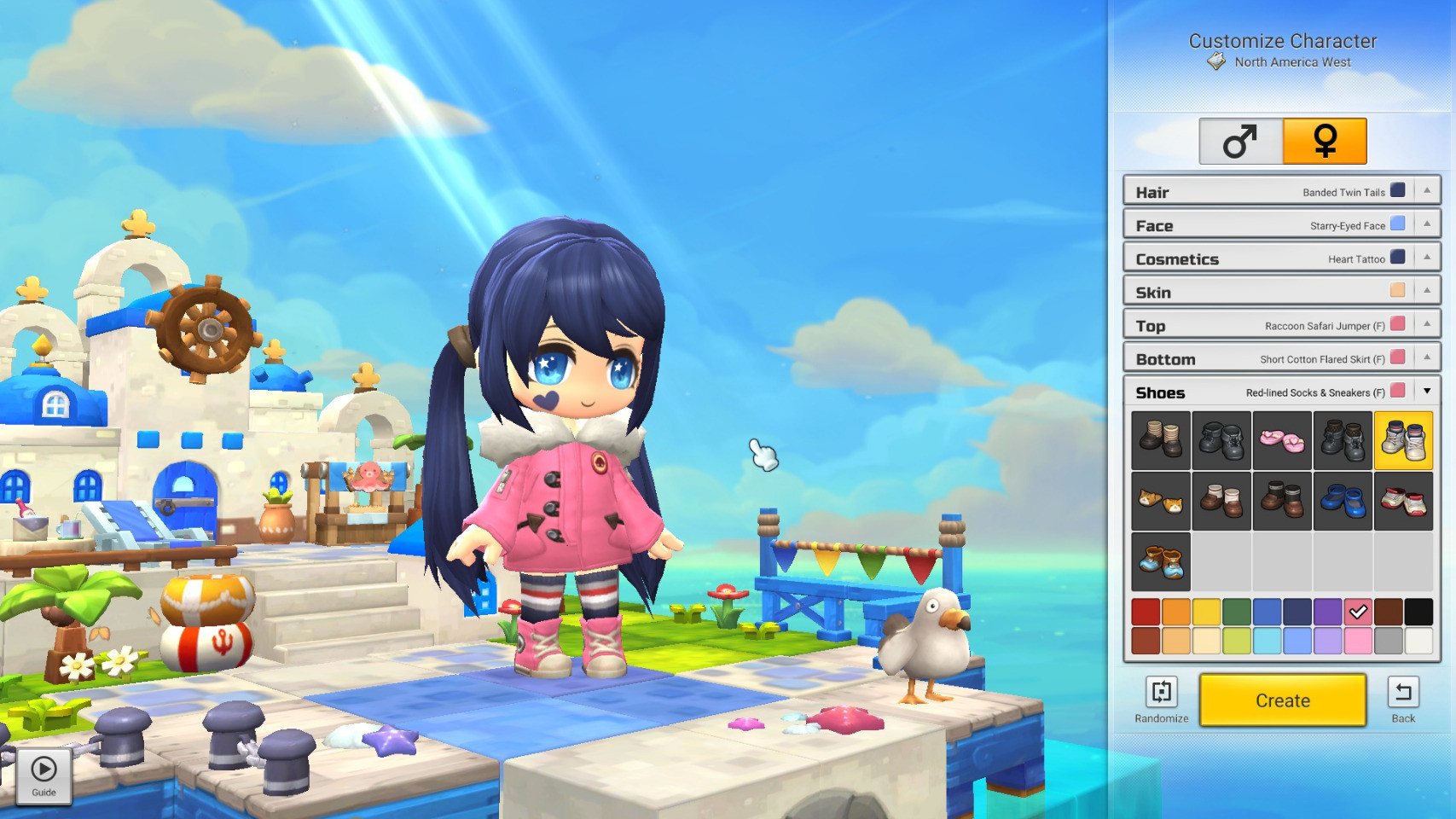Select the female gender option
Viewport: 1456px width, 819px height.
coord(1325,142)
